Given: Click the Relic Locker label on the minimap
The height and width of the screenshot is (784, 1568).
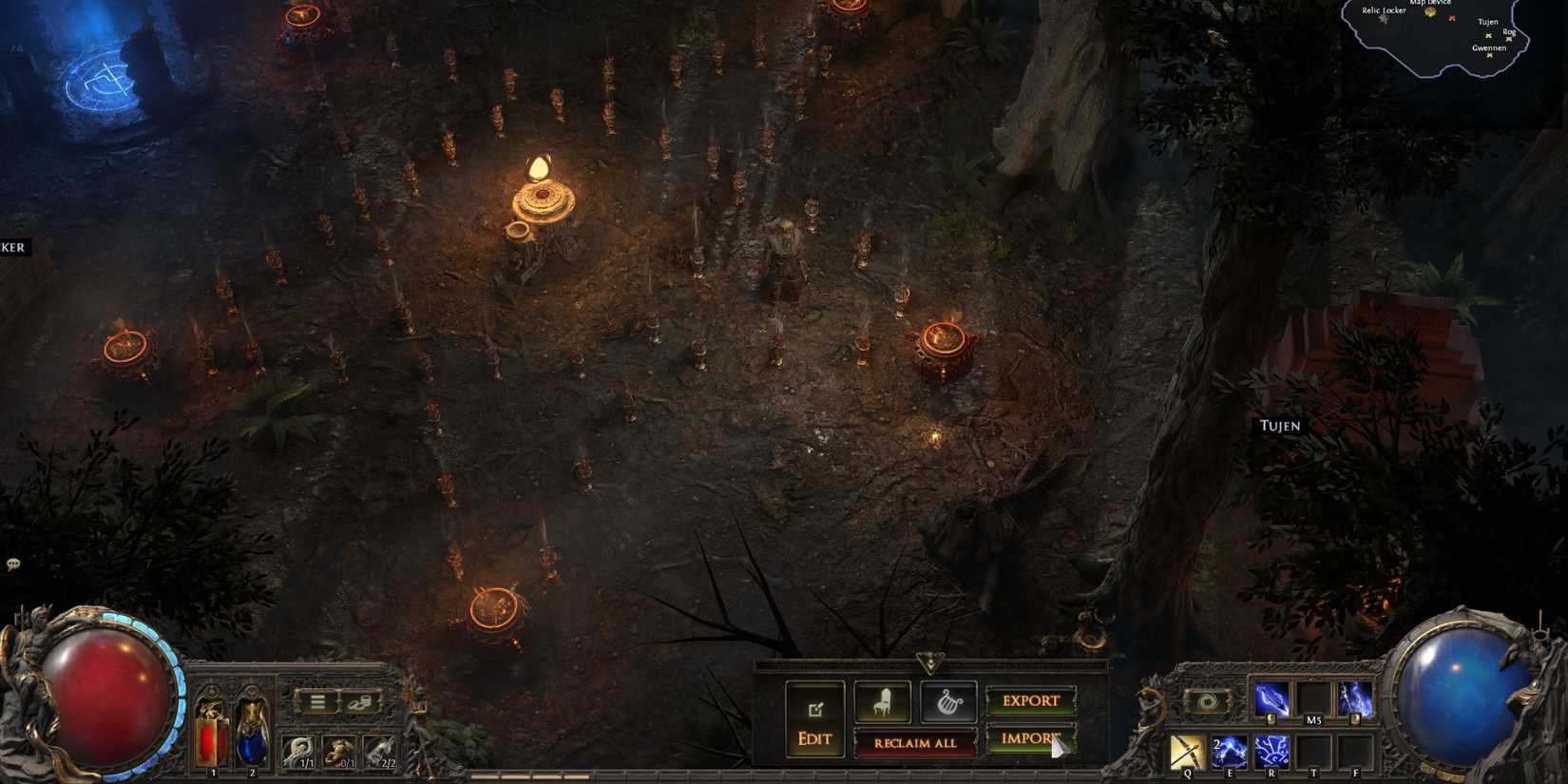Looking at the screenshot, I should [x=1384, y=10].
